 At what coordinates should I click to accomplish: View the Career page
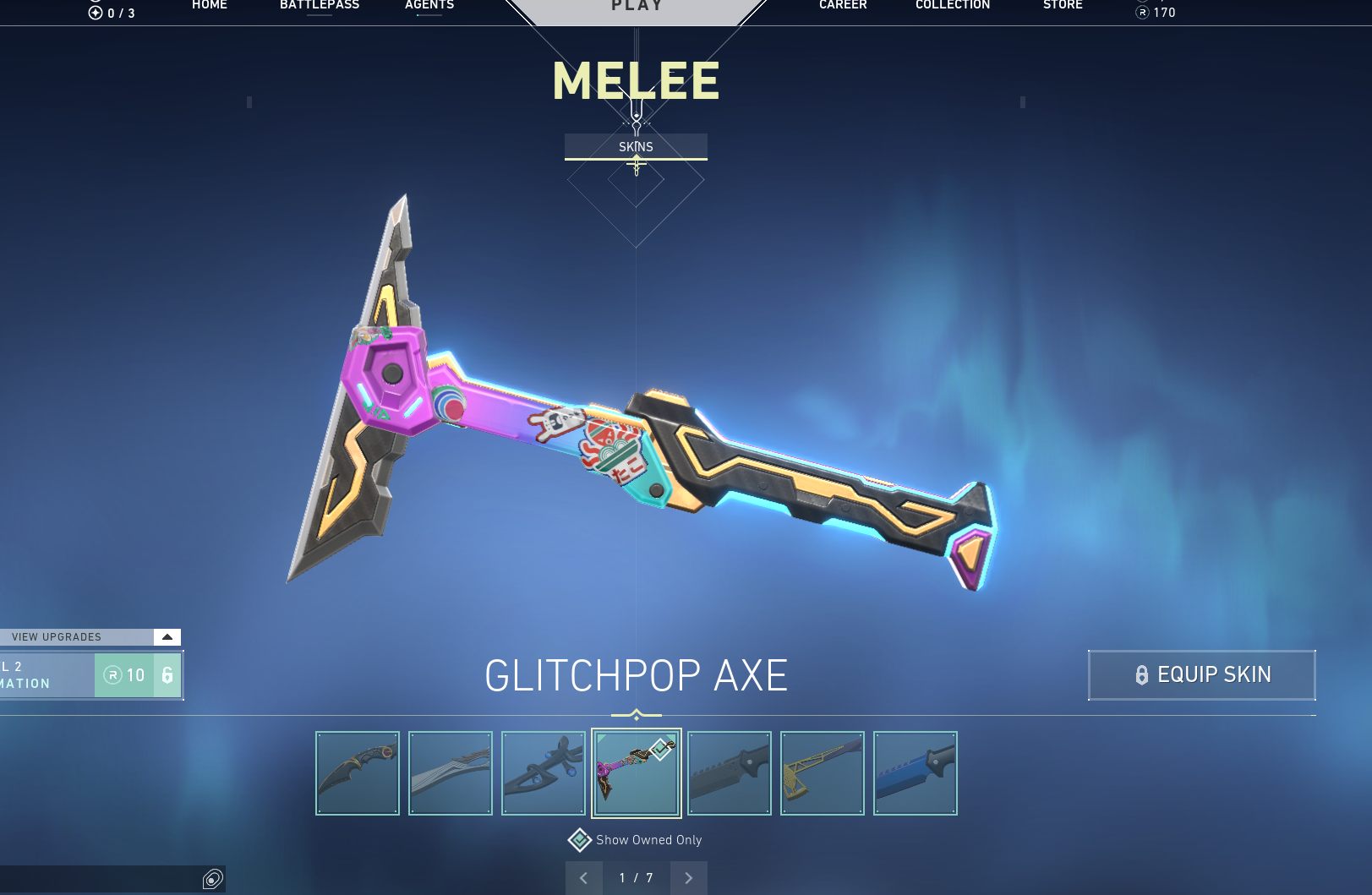[843, 5]
